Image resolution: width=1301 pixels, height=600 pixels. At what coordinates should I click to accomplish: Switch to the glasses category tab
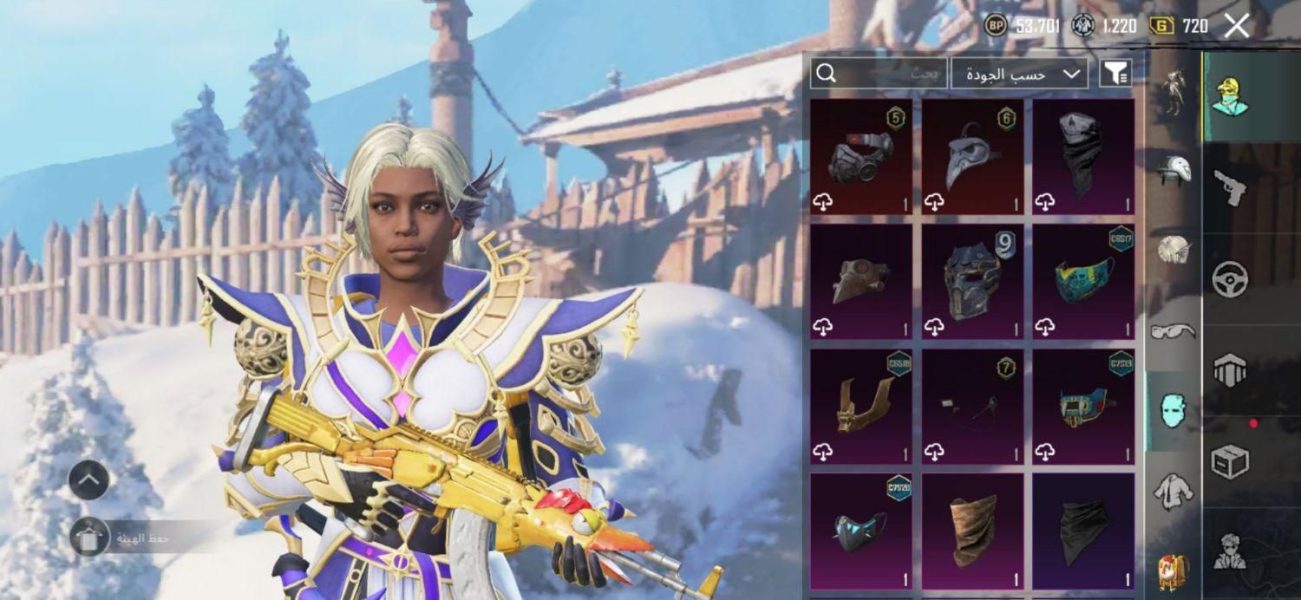coord(1174,331)
